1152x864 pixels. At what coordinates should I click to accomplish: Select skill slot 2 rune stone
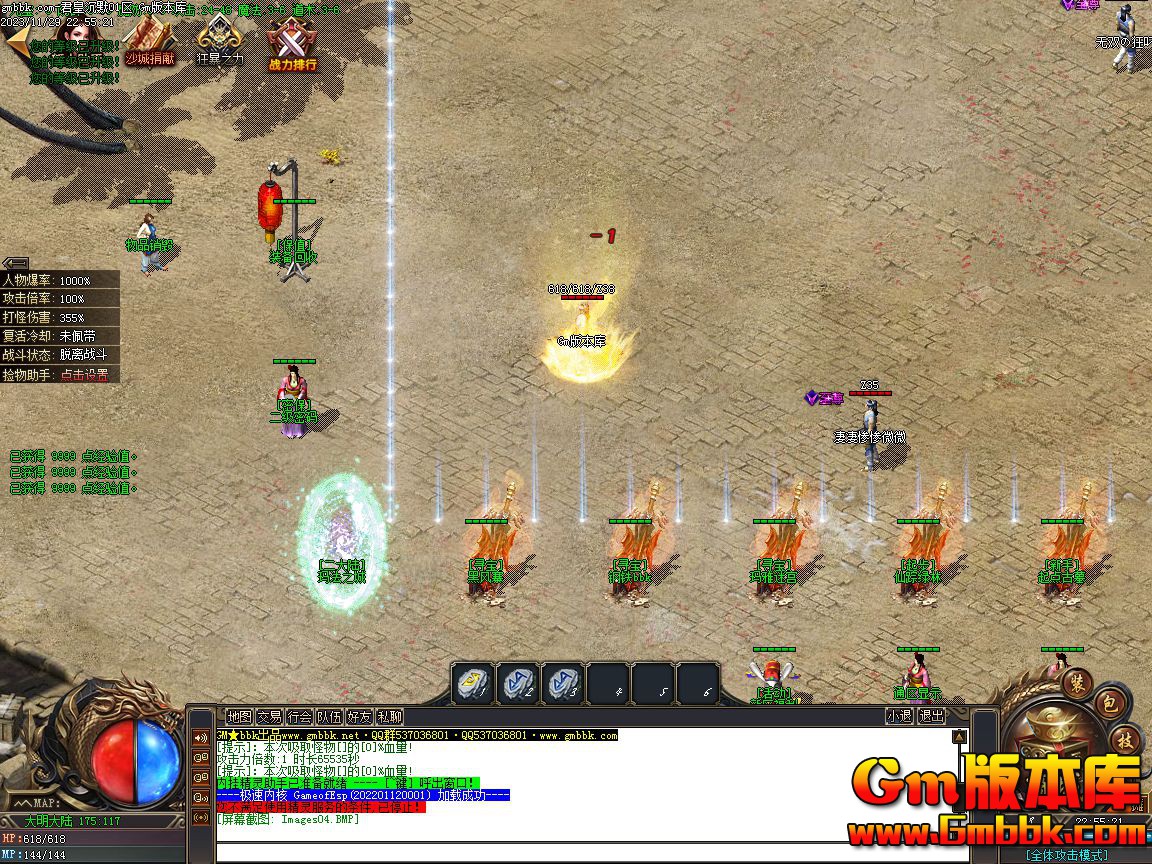[518, 684]
